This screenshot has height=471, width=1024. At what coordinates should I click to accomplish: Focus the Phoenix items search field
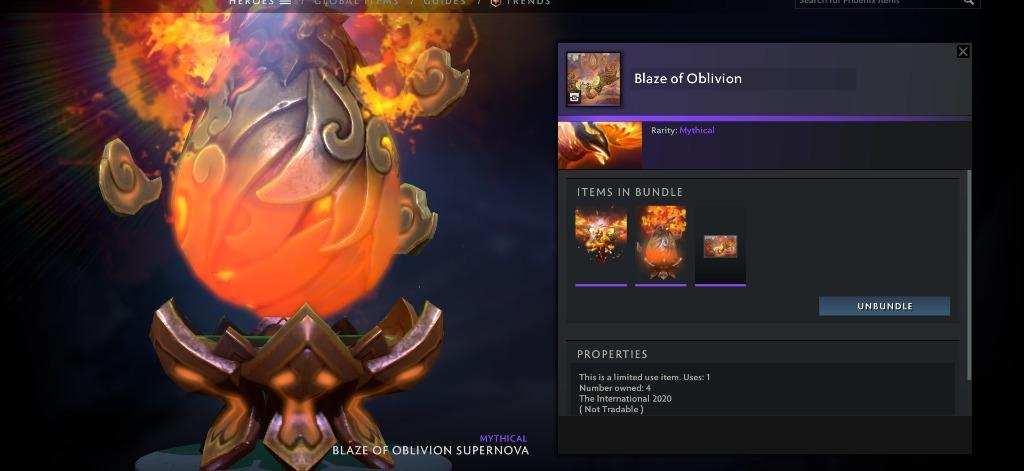coord(875,3)
